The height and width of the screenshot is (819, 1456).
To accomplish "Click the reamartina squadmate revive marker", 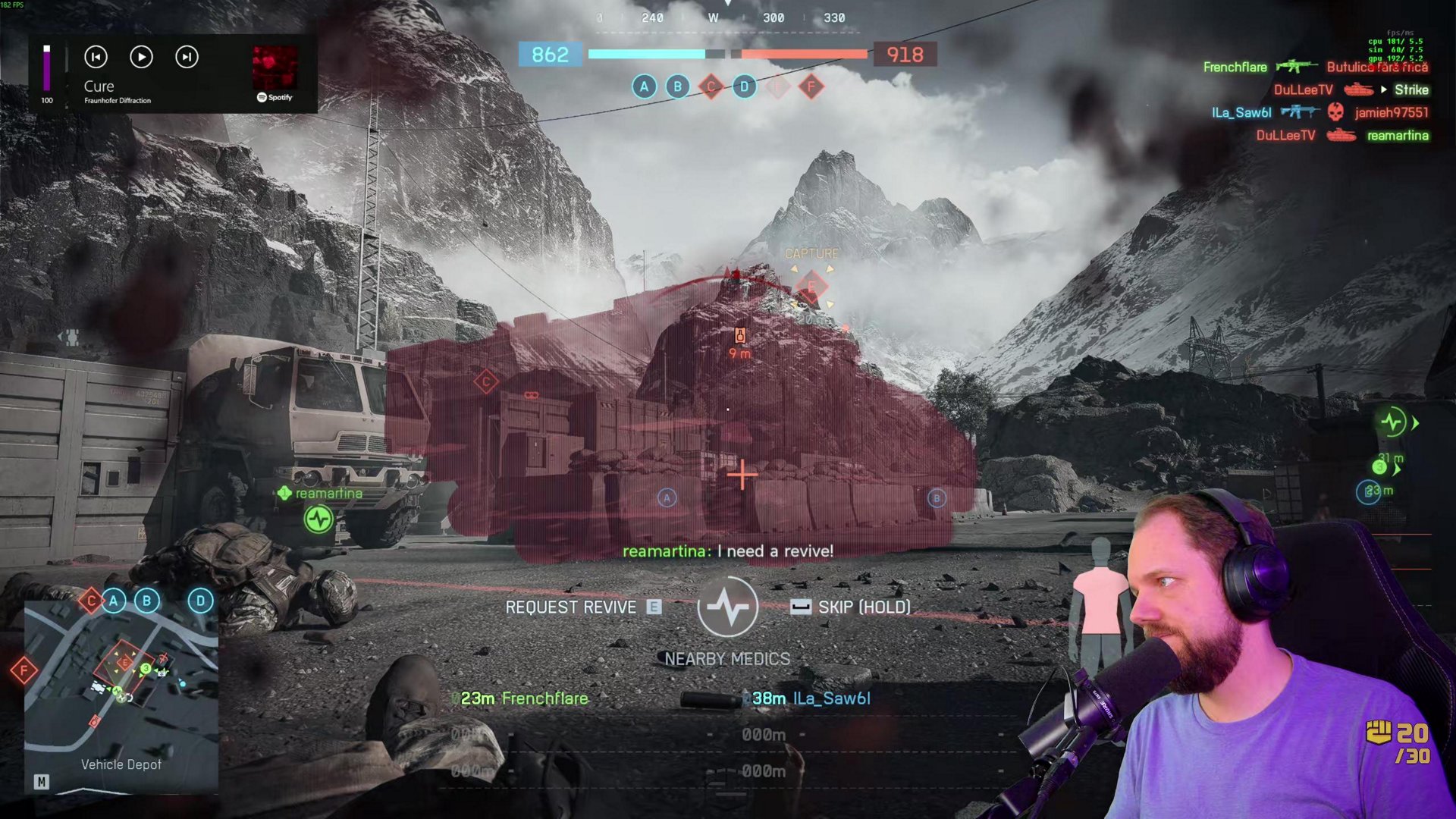I will coord(319,519).
